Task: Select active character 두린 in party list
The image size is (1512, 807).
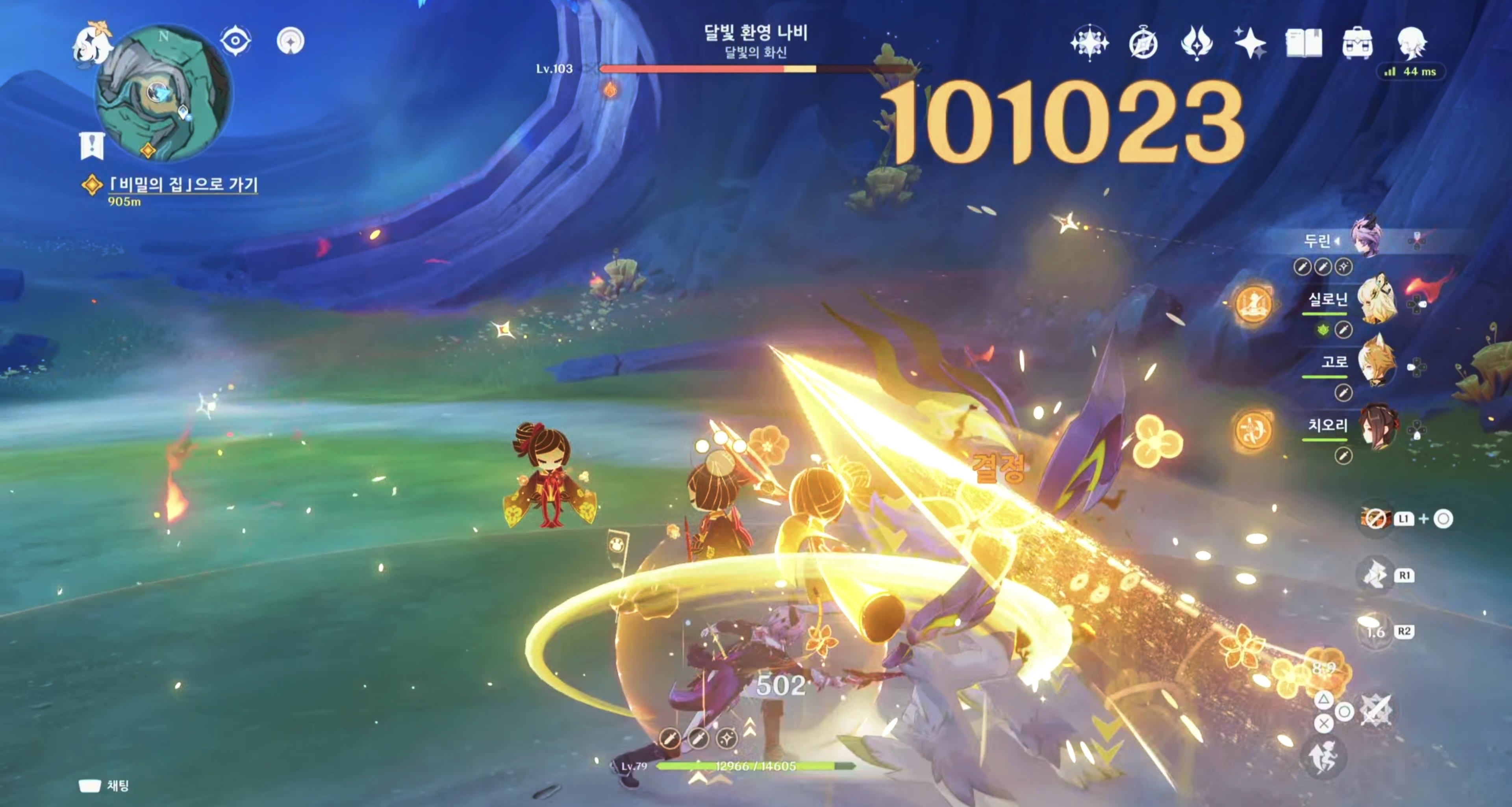Action: [x=1365, y=238]
